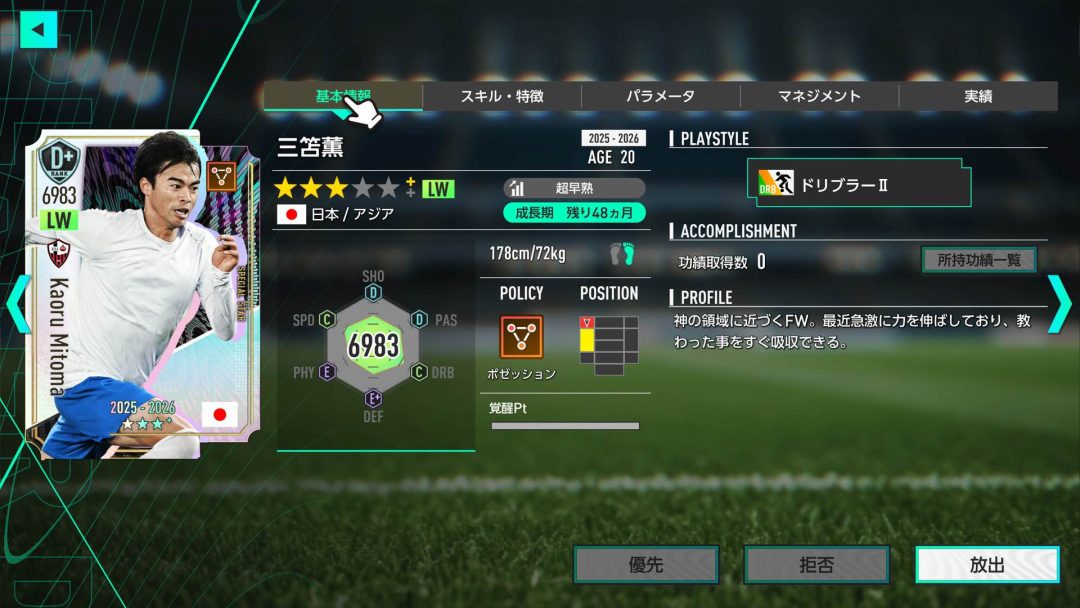The width and height of the screenshot is (1080, 608).
Task: Release the player with 放出
Action: click(987, 565)
